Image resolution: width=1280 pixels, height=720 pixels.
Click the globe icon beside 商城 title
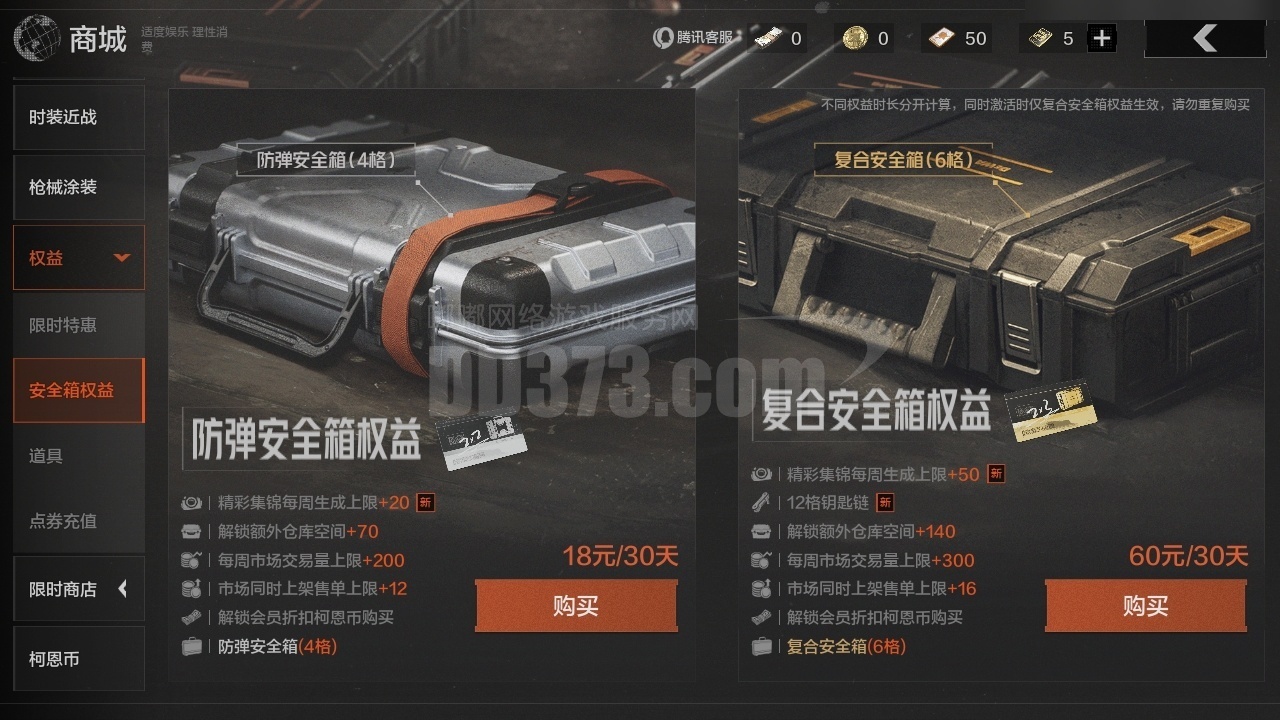pyautogui.click(x=36, y=38)
